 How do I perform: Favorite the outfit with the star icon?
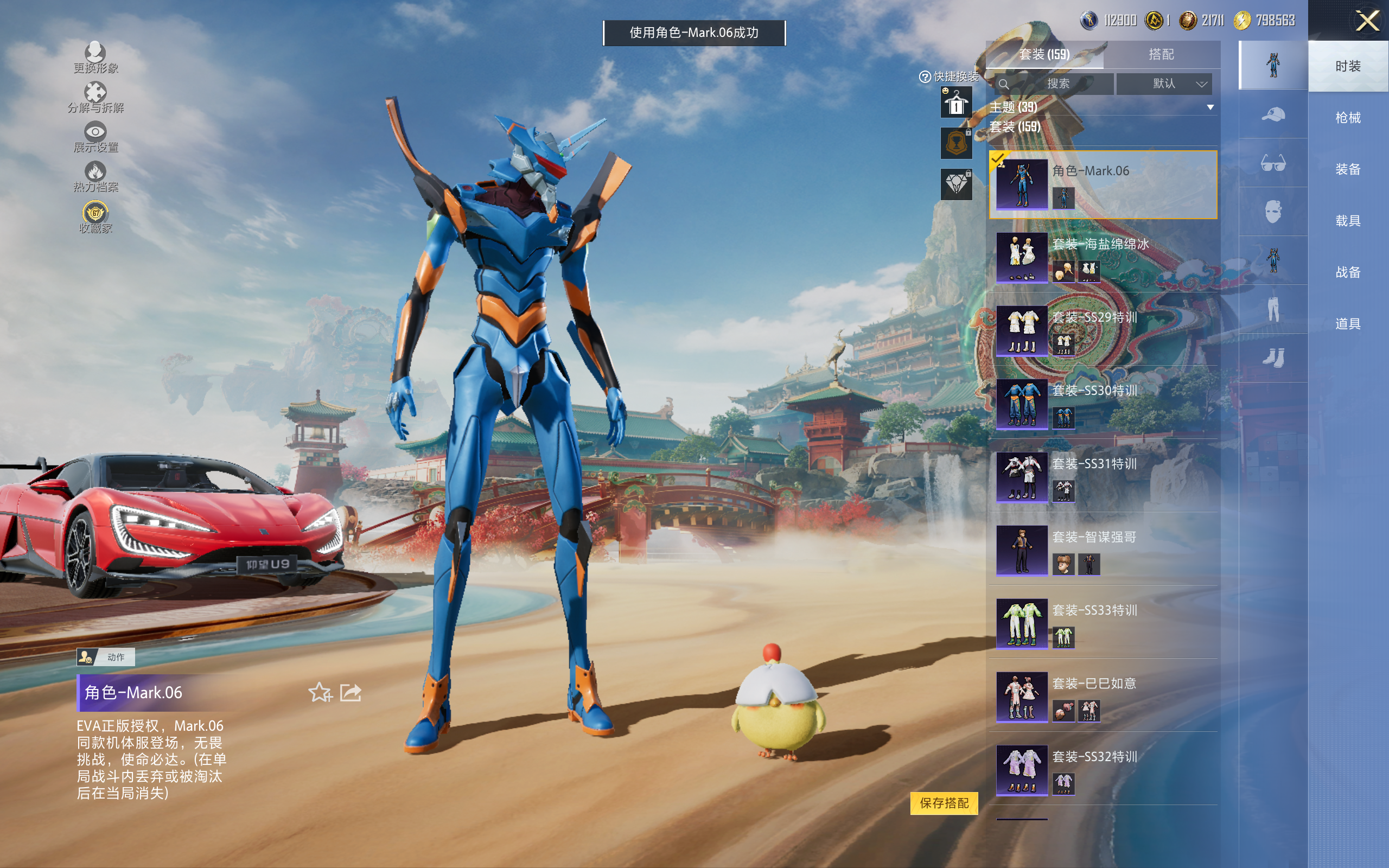click(320, 692)
